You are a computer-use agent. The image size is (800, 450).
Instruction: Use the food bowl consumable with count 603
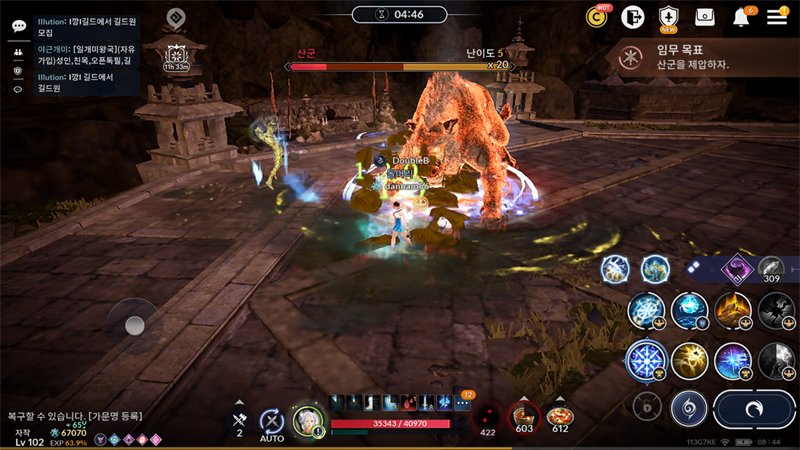(523, 415)
